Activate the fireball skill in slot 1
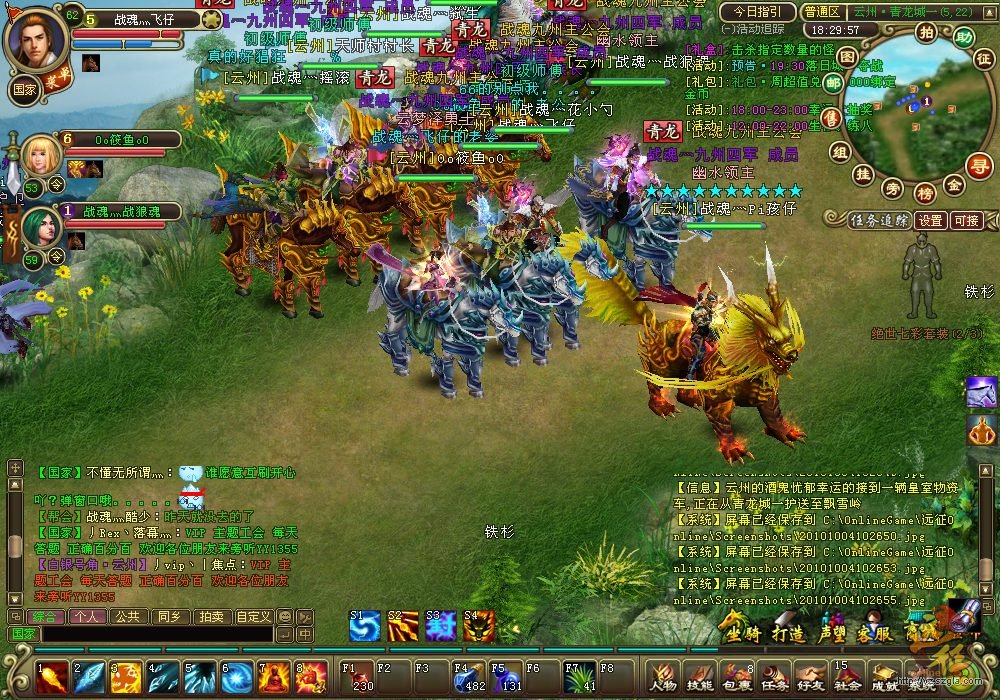 (52, 677)
